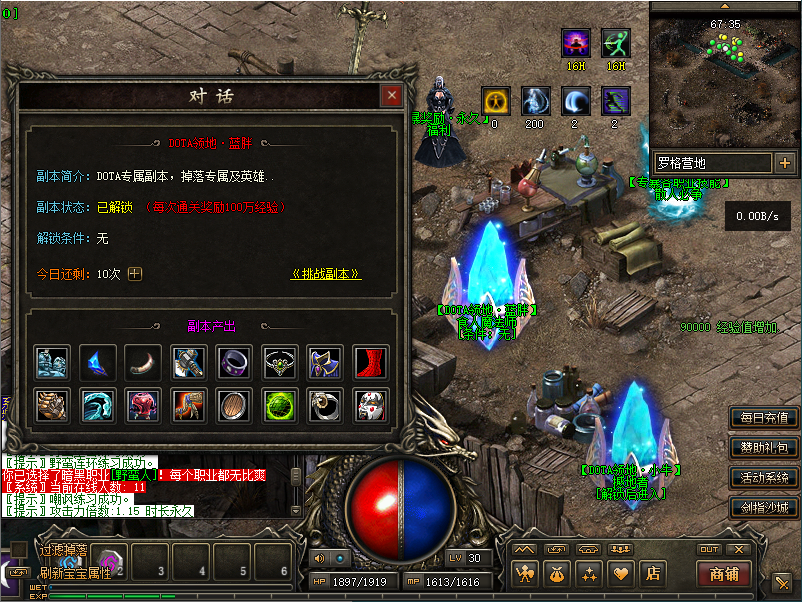Expand the map with the plus button
Image resolution: width=802 pixels, height=602 pixels.
click(784, 162)
